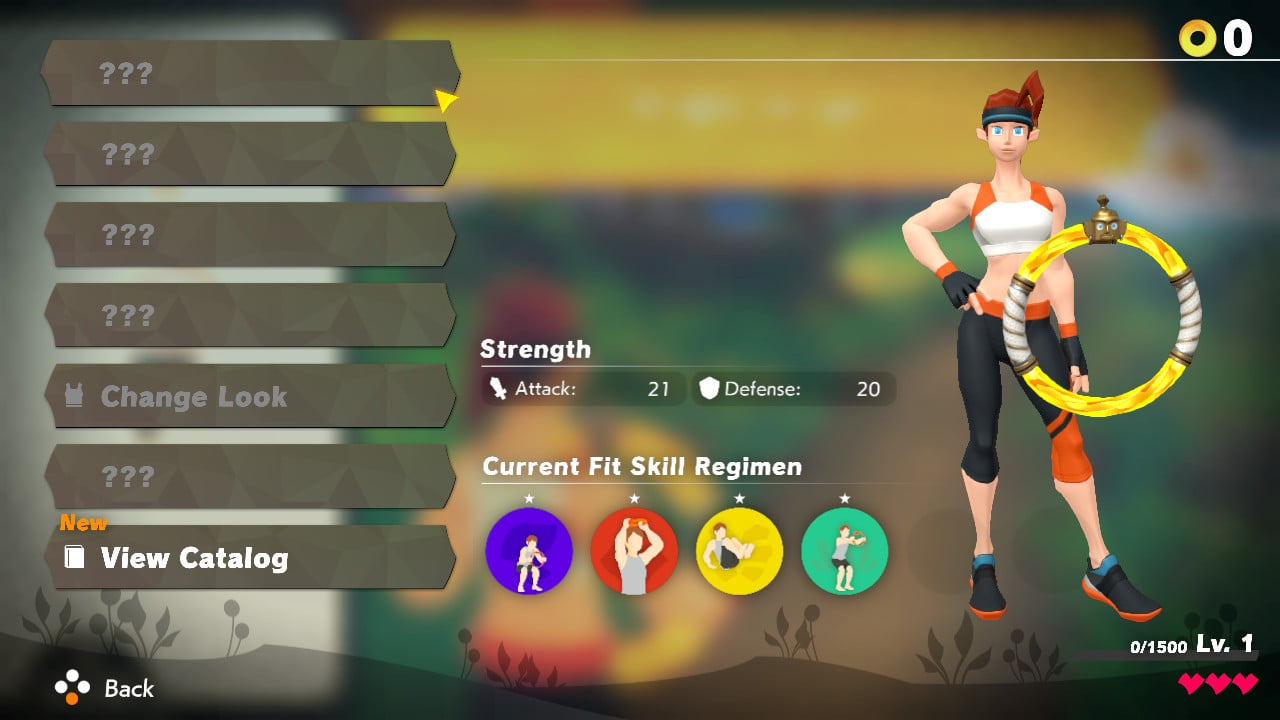Click the star above the red Fit Skill
This screenshot has height=720, width=1280.
click(636, 498)
